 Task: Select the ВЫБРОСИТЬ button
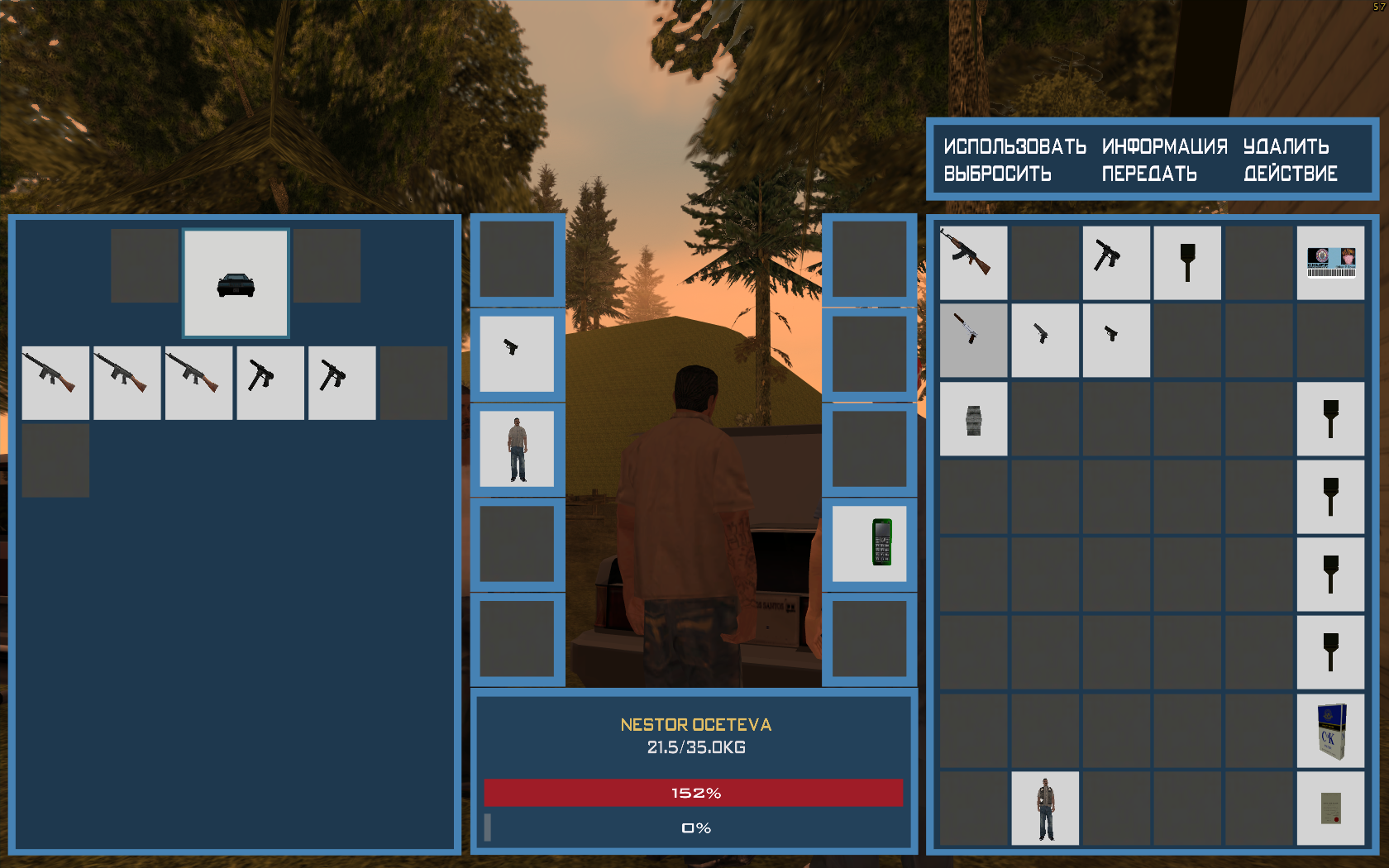[997, 174]
